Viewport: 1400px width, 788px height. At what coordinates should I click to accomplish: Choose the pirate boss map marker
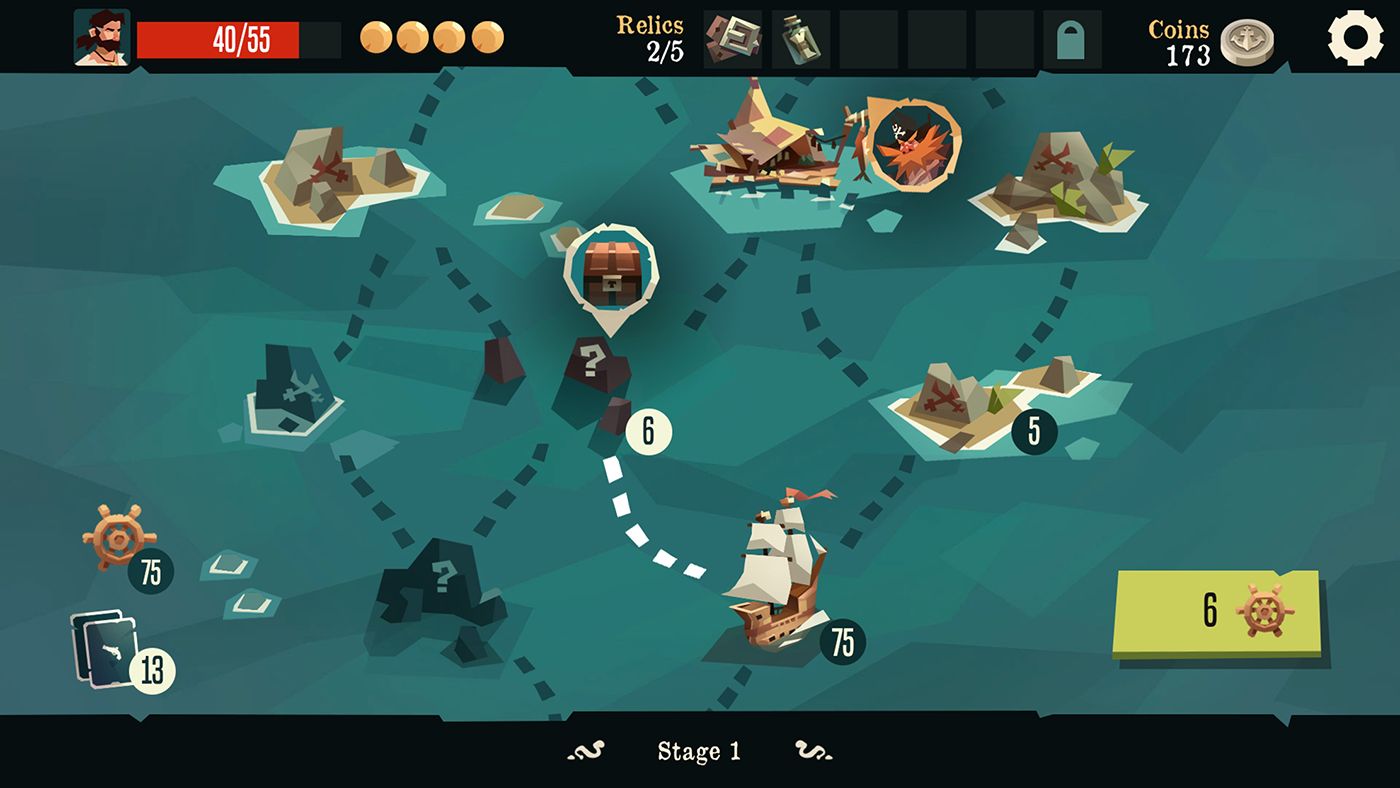point(911,143)
